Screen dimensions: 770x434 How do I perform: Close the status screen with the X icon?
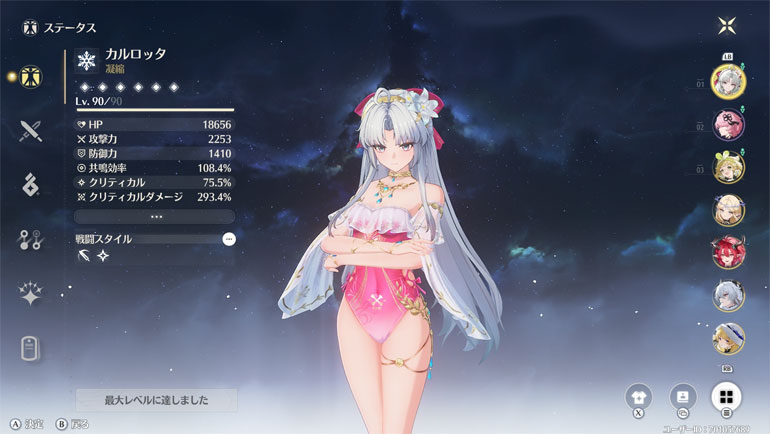(726, 26)
